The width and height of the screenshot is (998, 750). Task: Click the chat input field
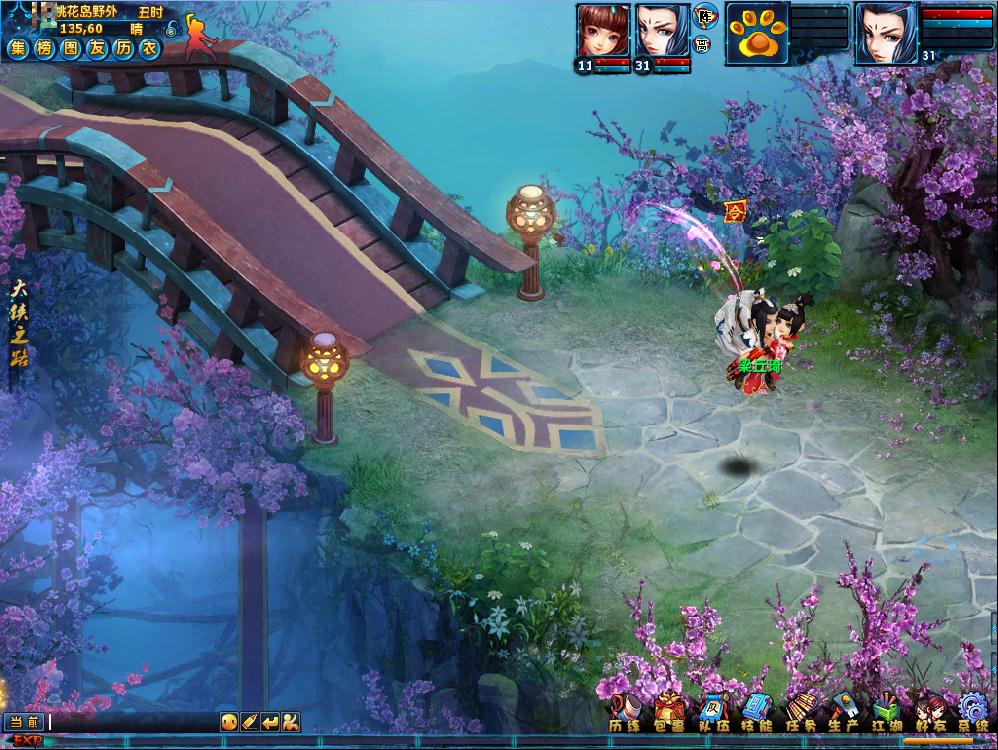click(x=130, y=721)
